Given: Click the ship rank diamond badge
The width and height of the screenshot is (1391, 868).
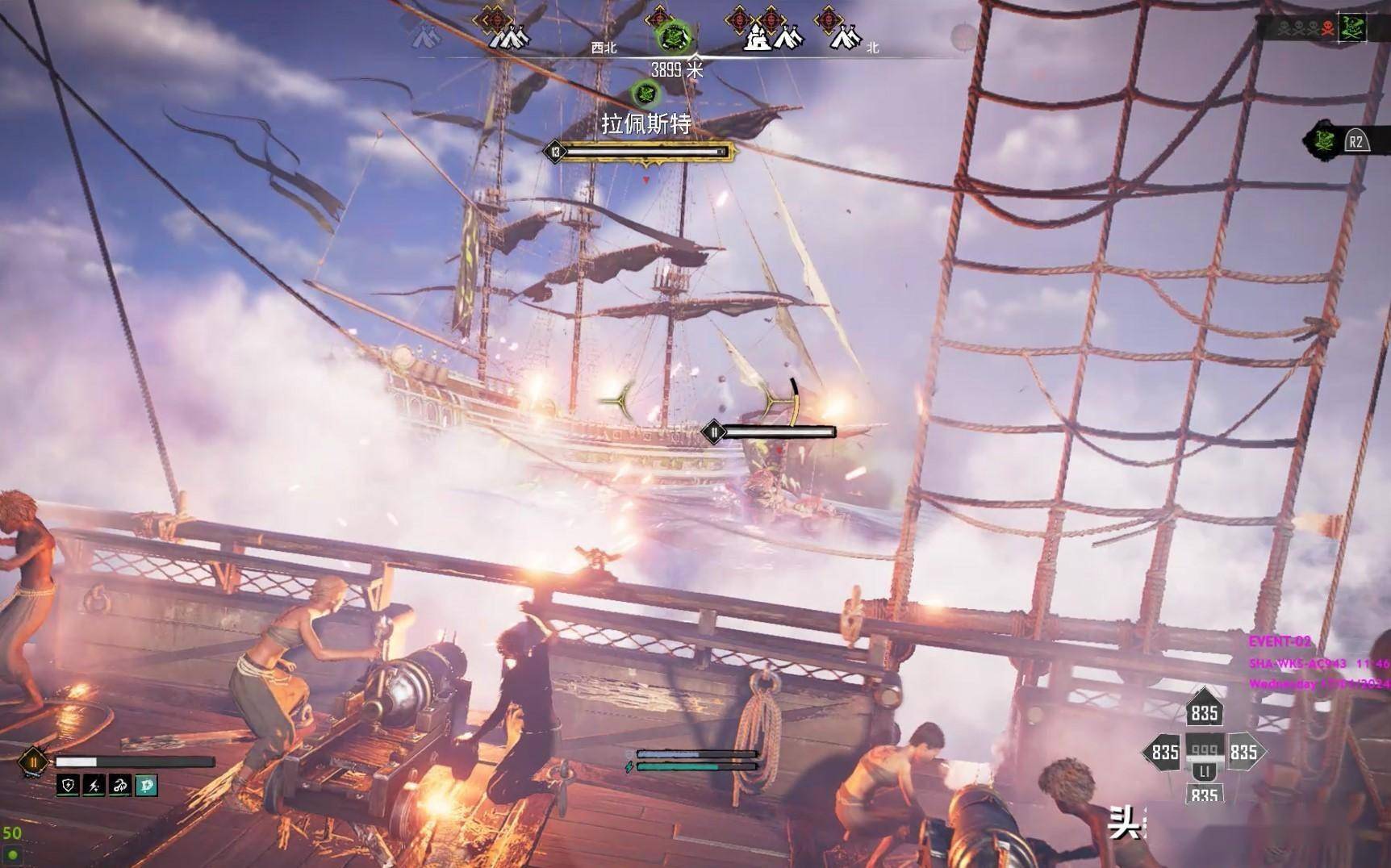Looking at the screenshot, I should tap(34, 761).
